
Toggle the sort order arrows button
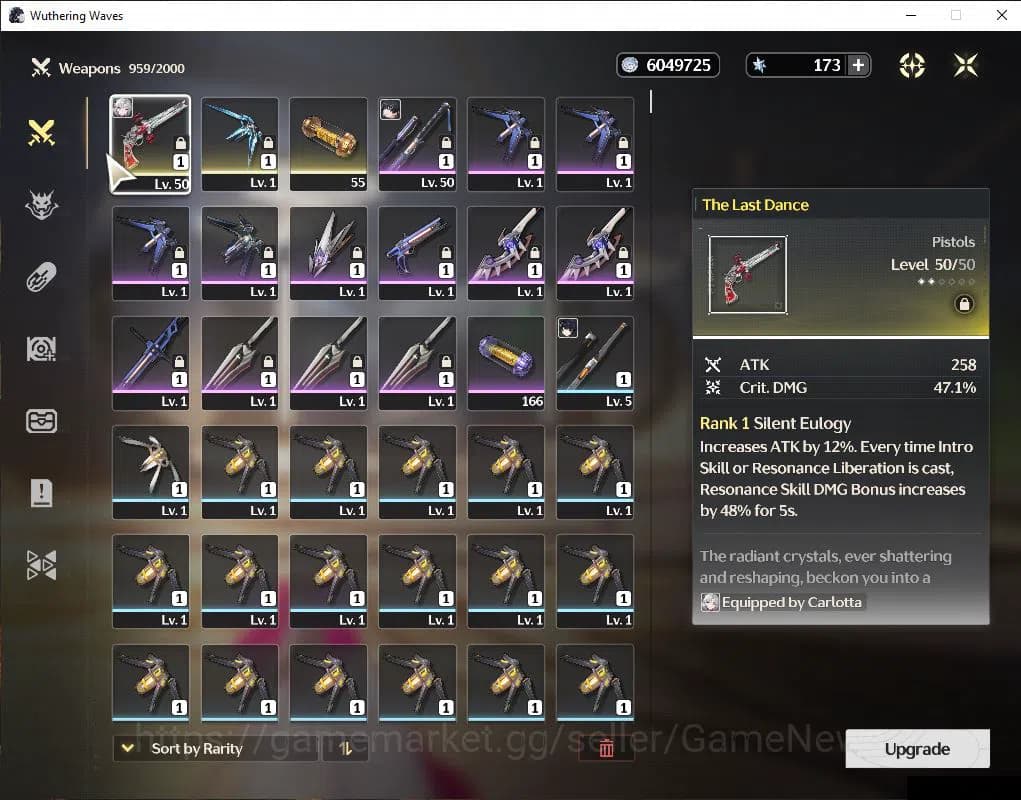345,748
